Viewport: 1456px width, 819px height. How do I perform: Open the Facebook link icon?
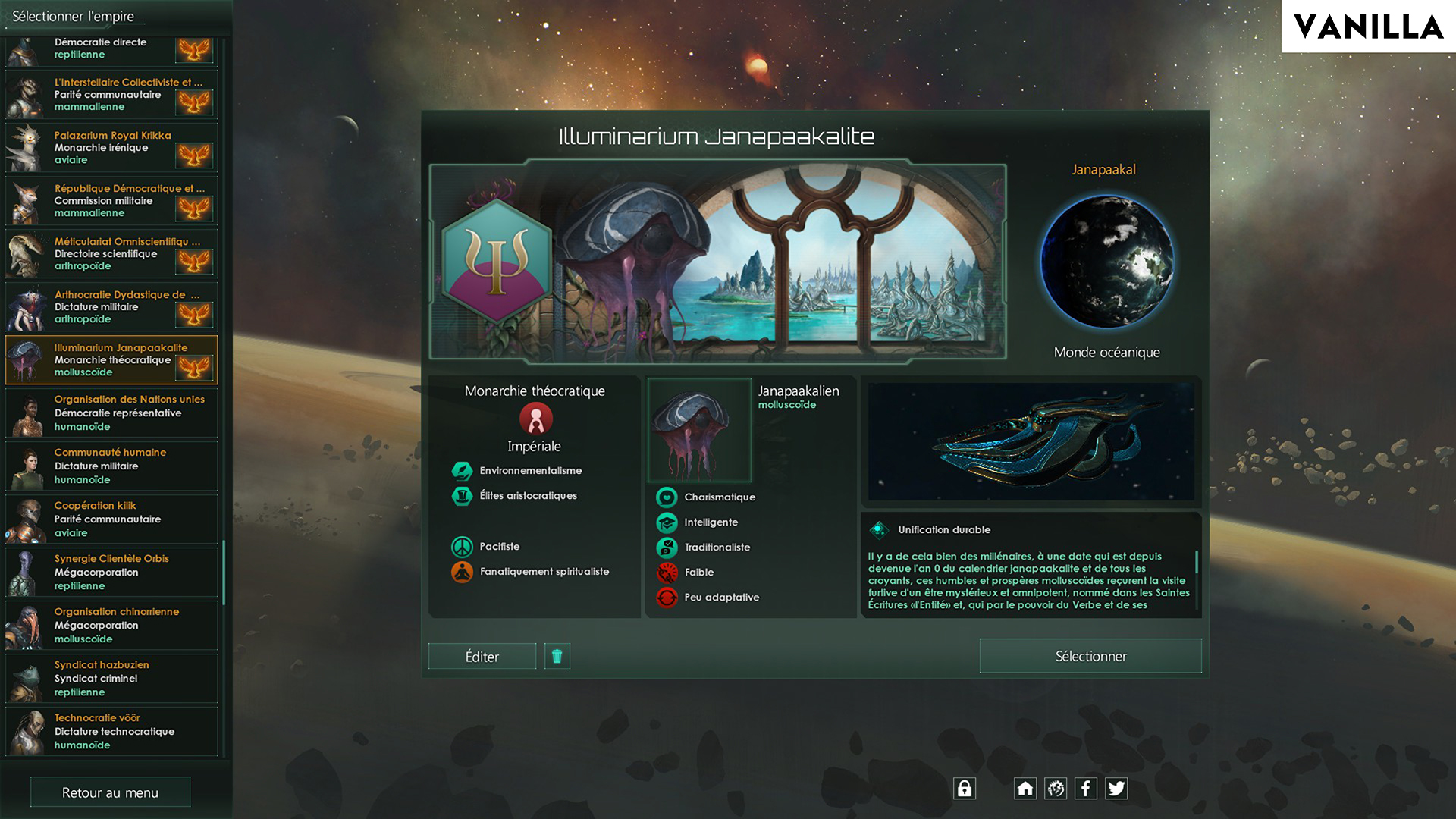point(1086,789)
